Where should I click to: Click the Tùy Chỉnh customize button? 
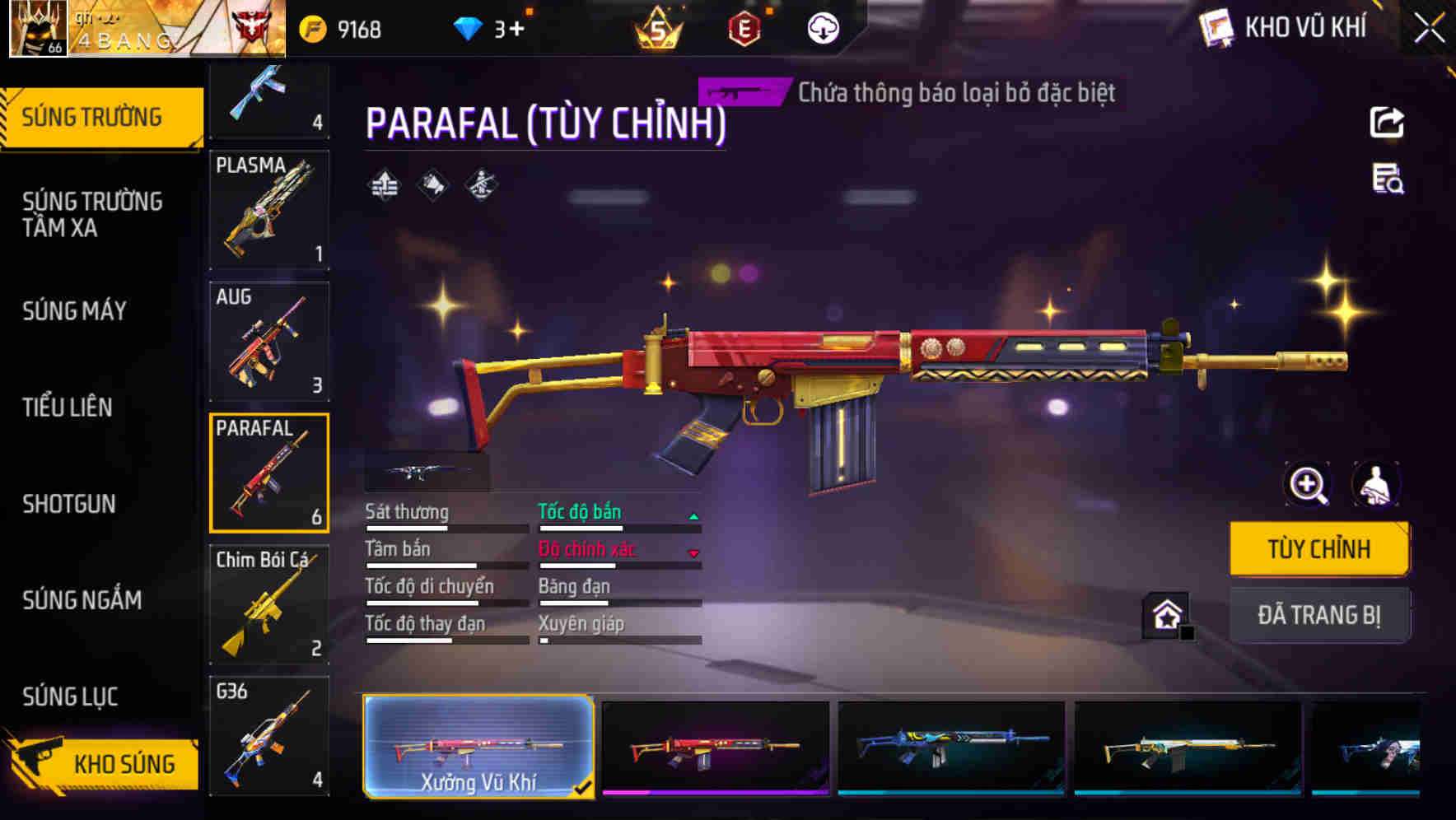click(1318, 549)
